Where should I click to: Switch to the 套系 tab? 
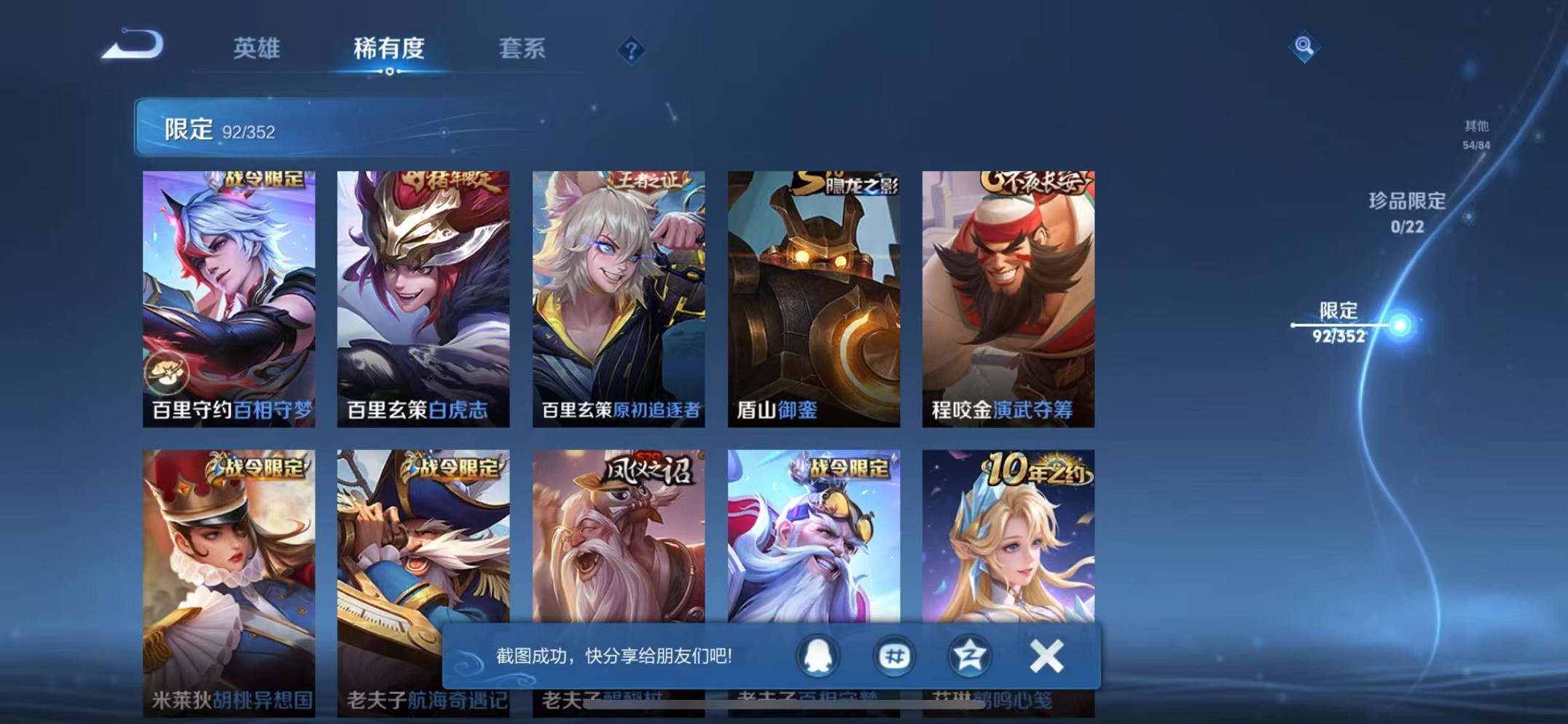[x=520, y=50]
